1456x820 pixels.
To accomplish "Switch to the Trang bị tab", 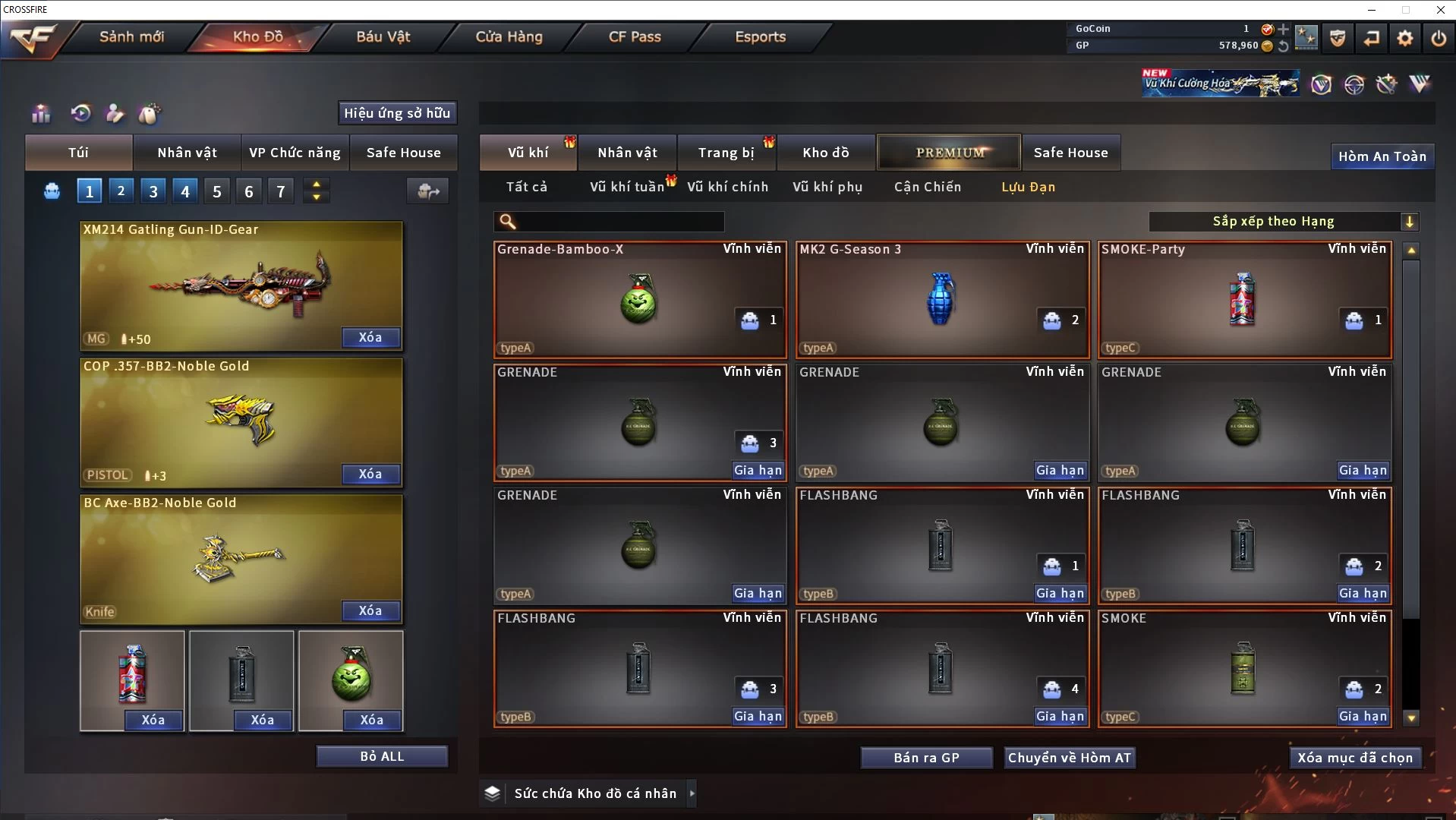I will (726, 153).
